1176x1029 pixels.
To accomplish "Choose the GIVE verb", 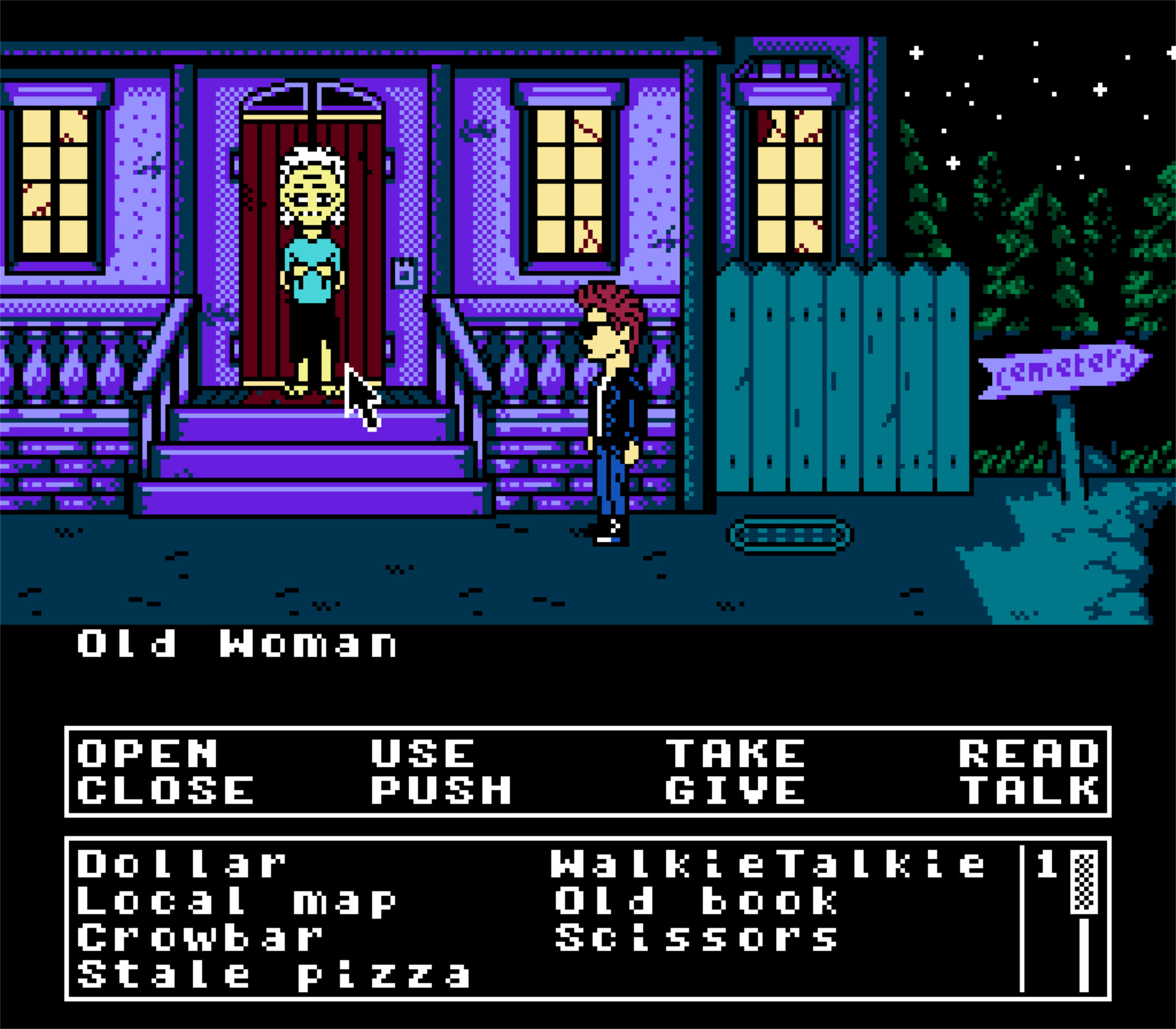I will click(735, 790).
